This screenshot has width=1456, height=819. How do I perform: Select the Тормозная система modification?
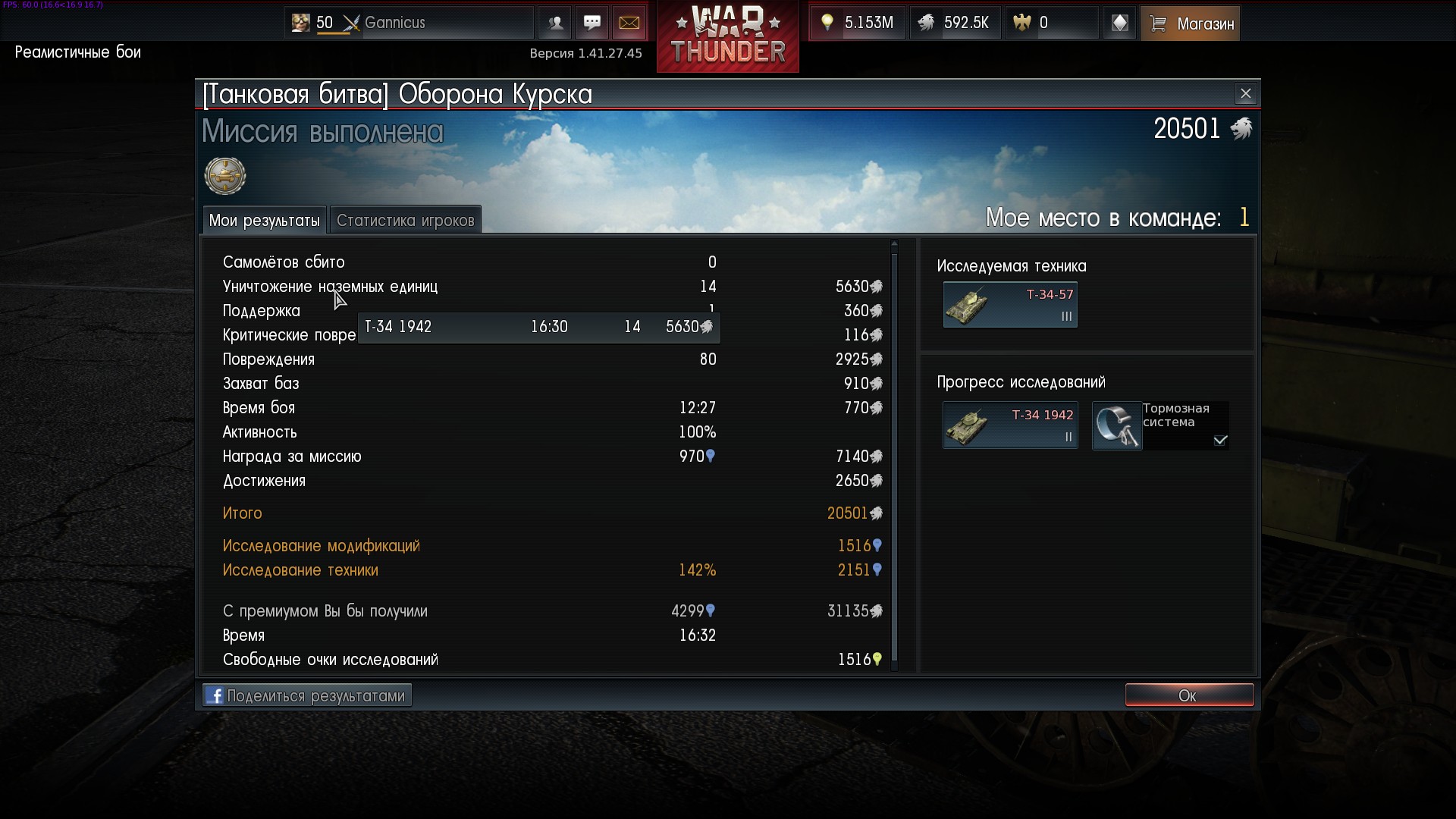(x=1159, y=425)
